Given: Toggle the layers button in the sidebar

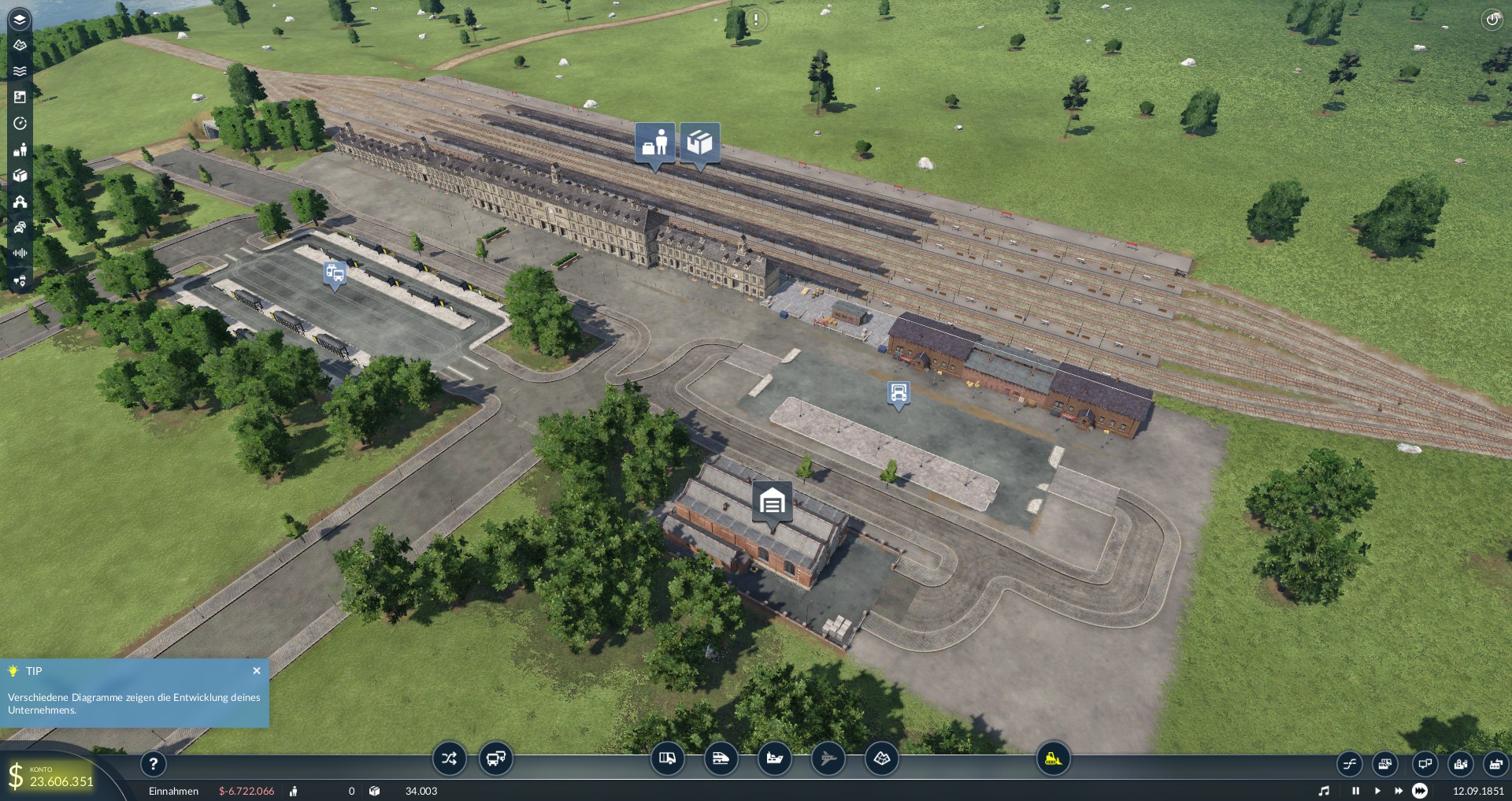Looking at the screenshot, I should (x=20, y=20).
